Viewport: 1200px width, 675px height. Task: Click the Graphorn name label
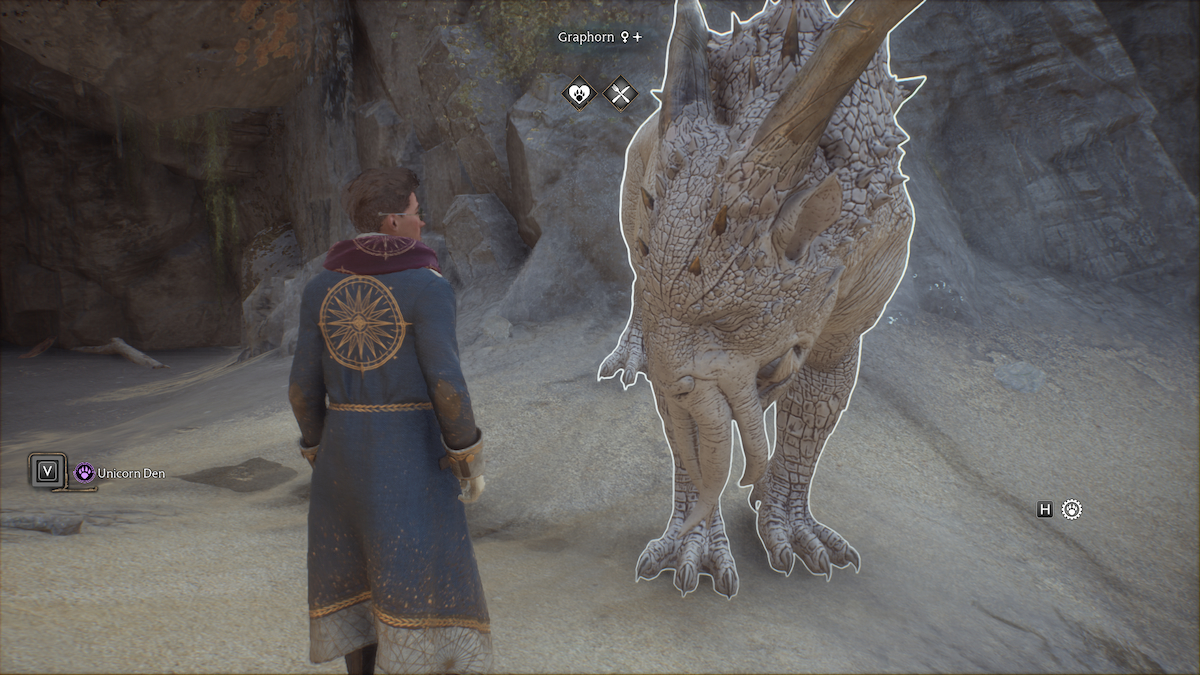point(587,37)
